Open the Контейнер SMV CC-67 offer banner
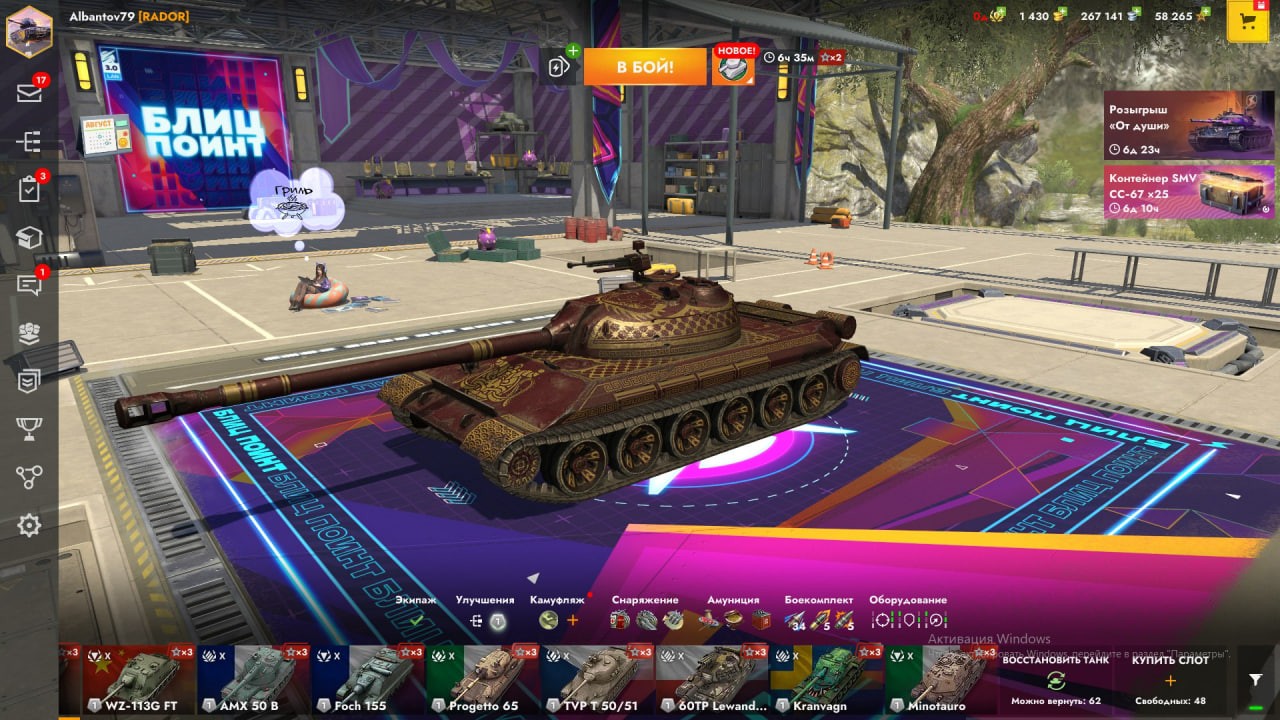 click(1189, 192)
